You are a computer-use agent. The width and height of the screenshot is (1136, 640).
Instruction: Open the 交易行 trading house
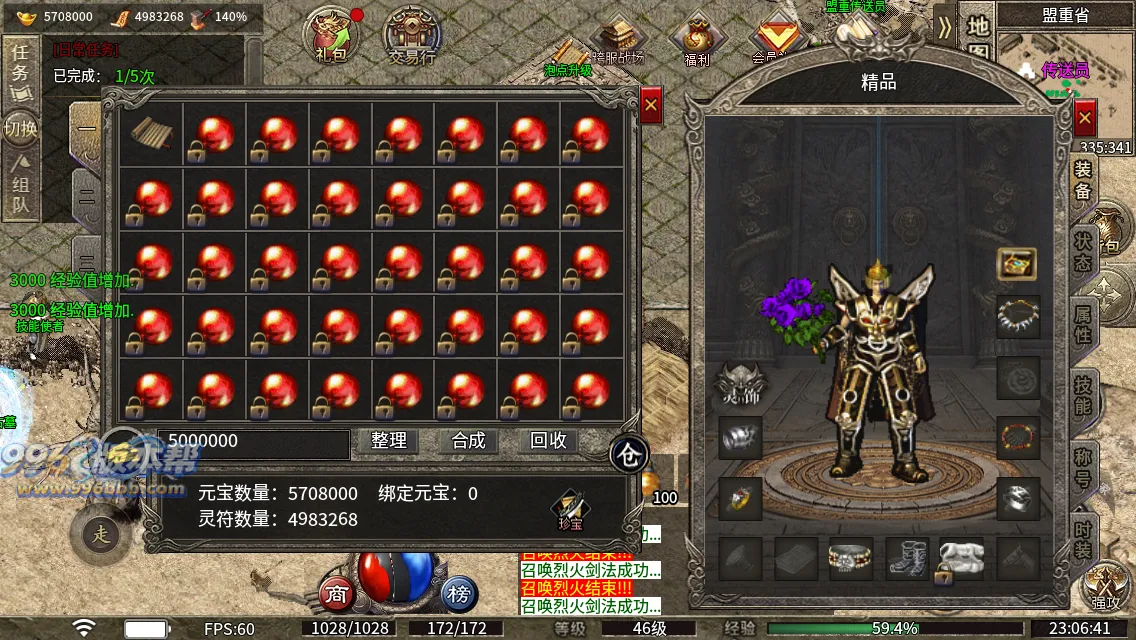click(411, 37)
